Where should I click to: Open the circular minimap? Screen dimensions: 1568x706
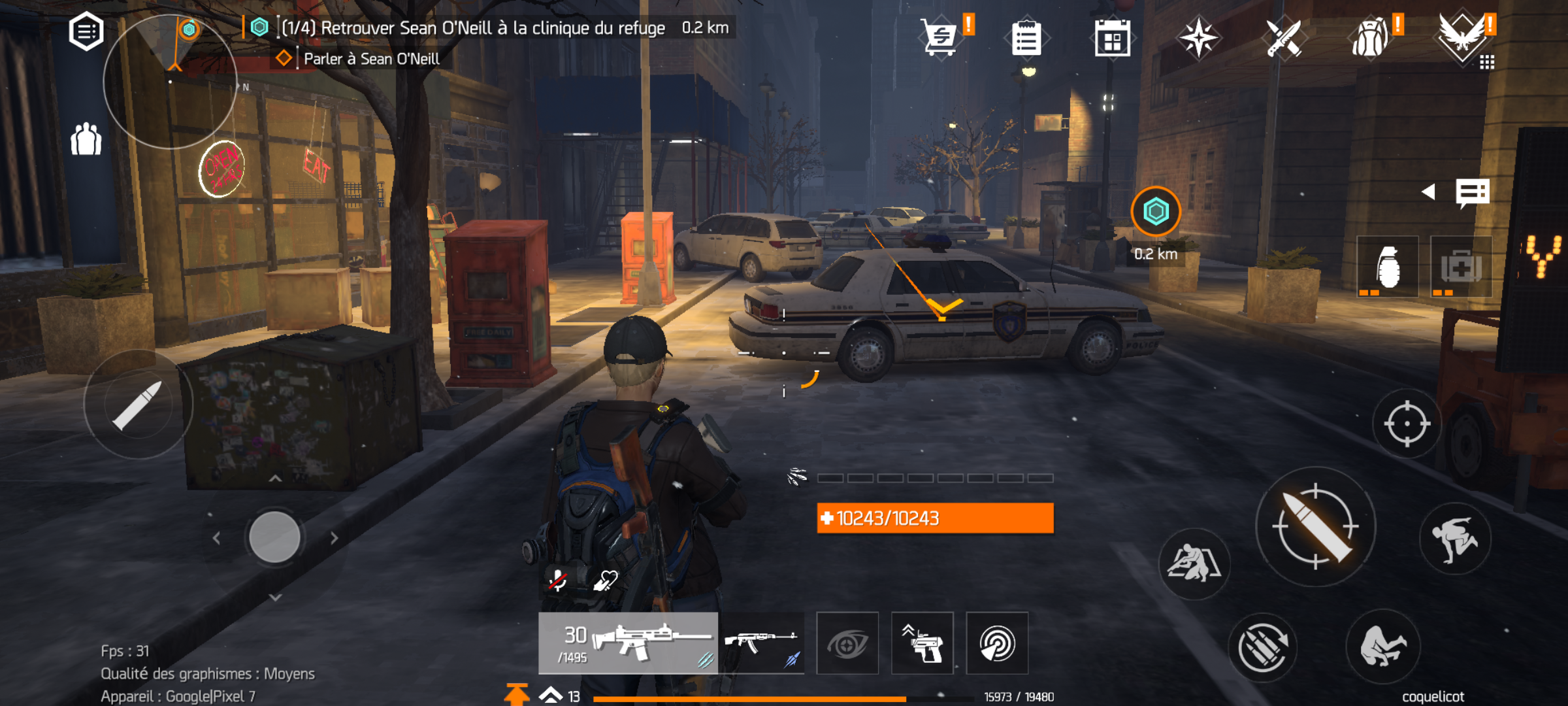(170, 82)
